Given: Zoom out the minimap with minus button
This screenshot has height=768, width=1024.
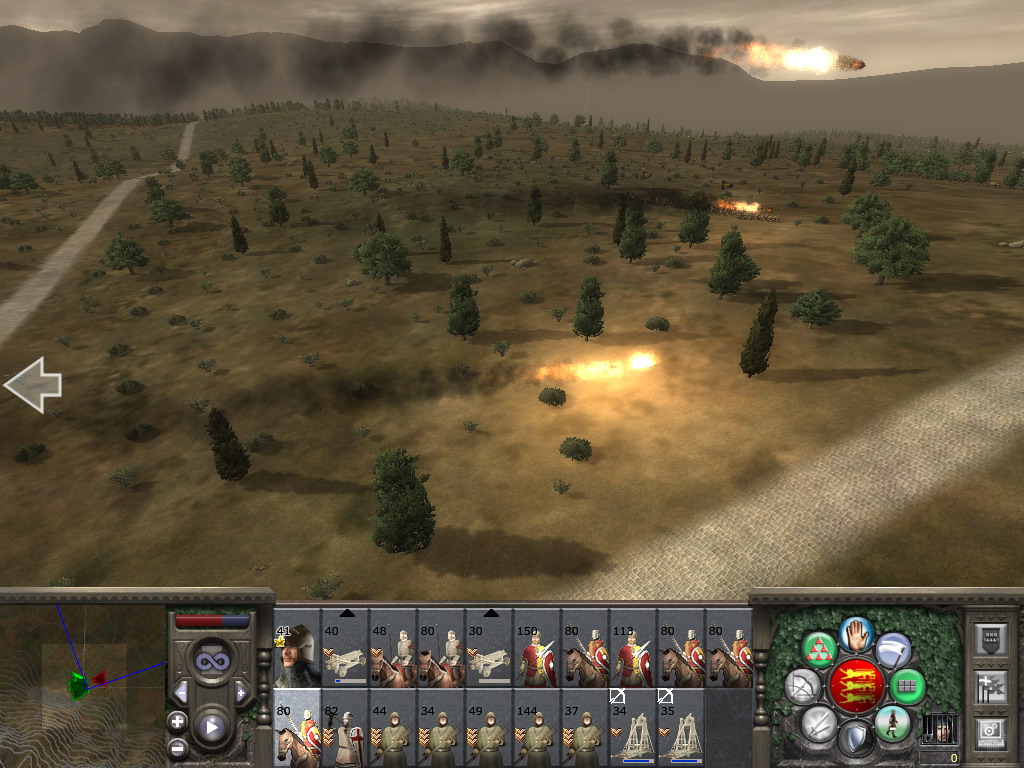Looking at the screenshot, I should pos(178,746).
